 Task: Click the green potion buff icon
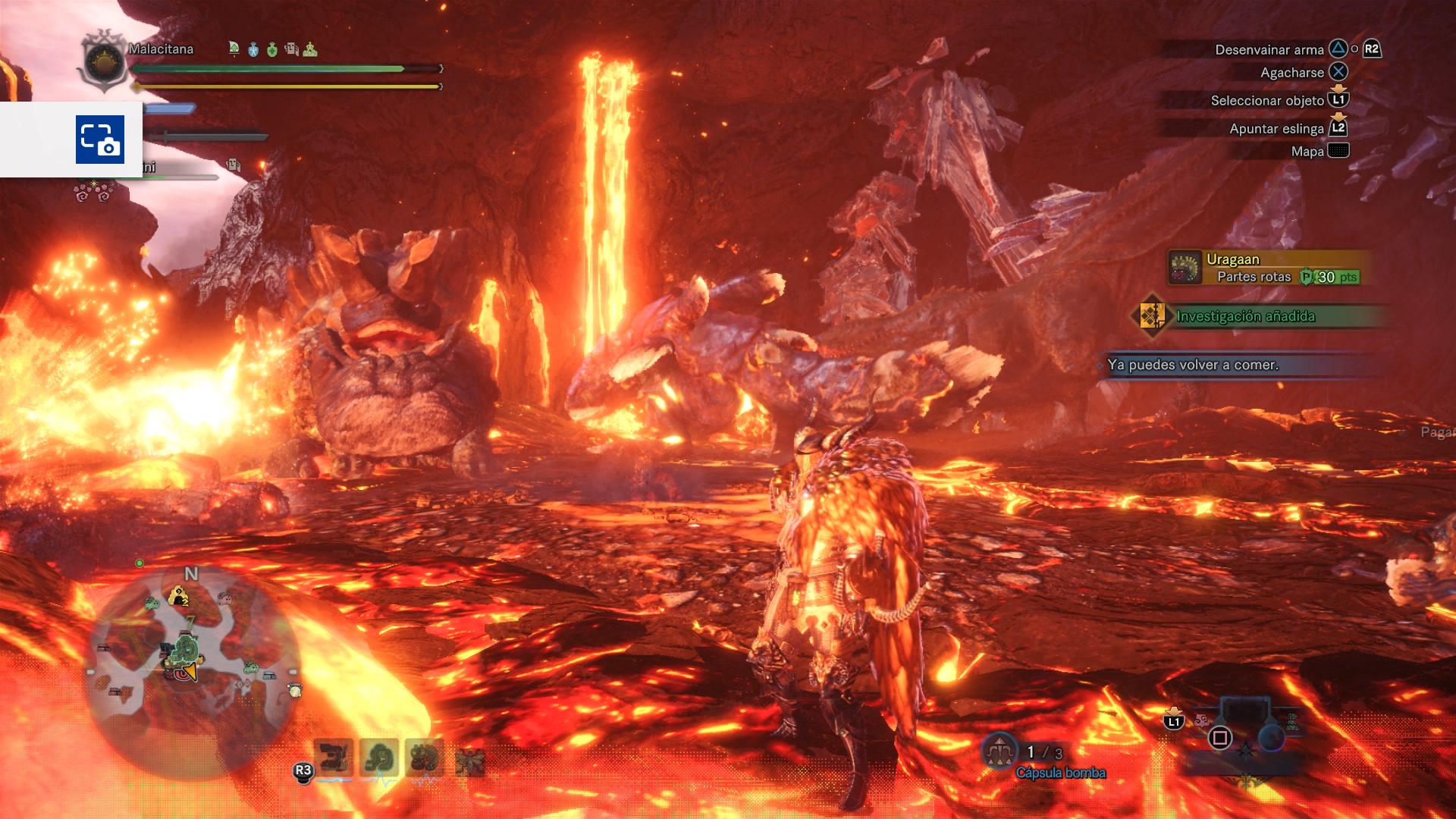click(x=272, y=50)
